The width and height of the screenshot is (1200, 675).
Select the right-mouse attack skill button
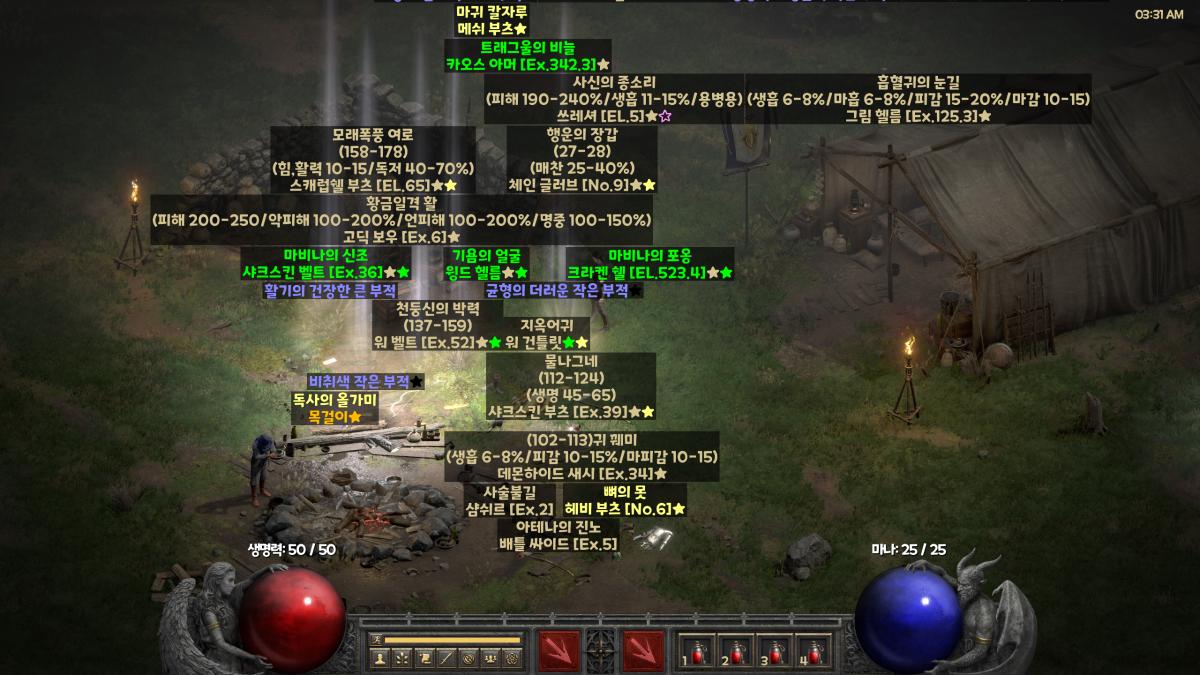[x=643, y=649]
